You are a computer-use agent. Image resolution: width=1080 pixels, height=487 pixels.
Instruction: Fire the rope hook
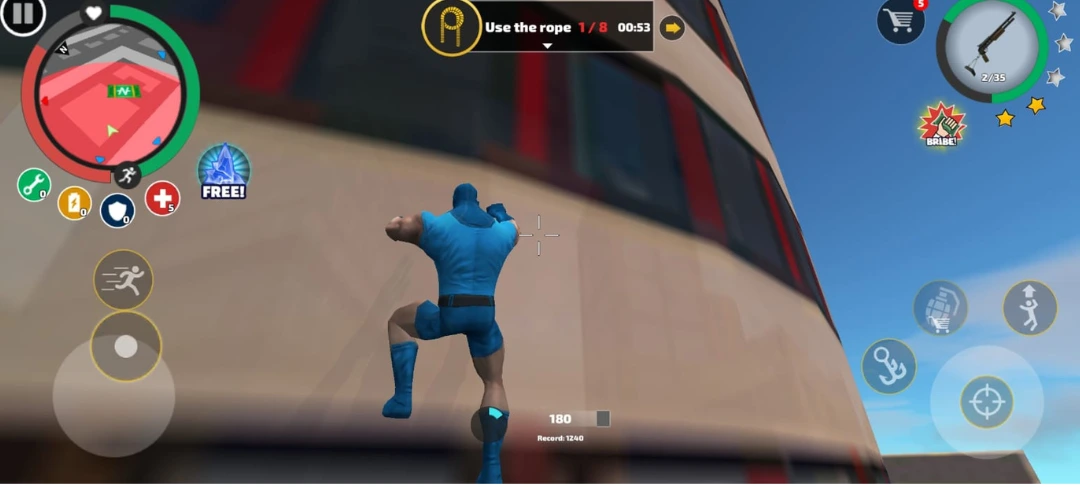point(888,366)
